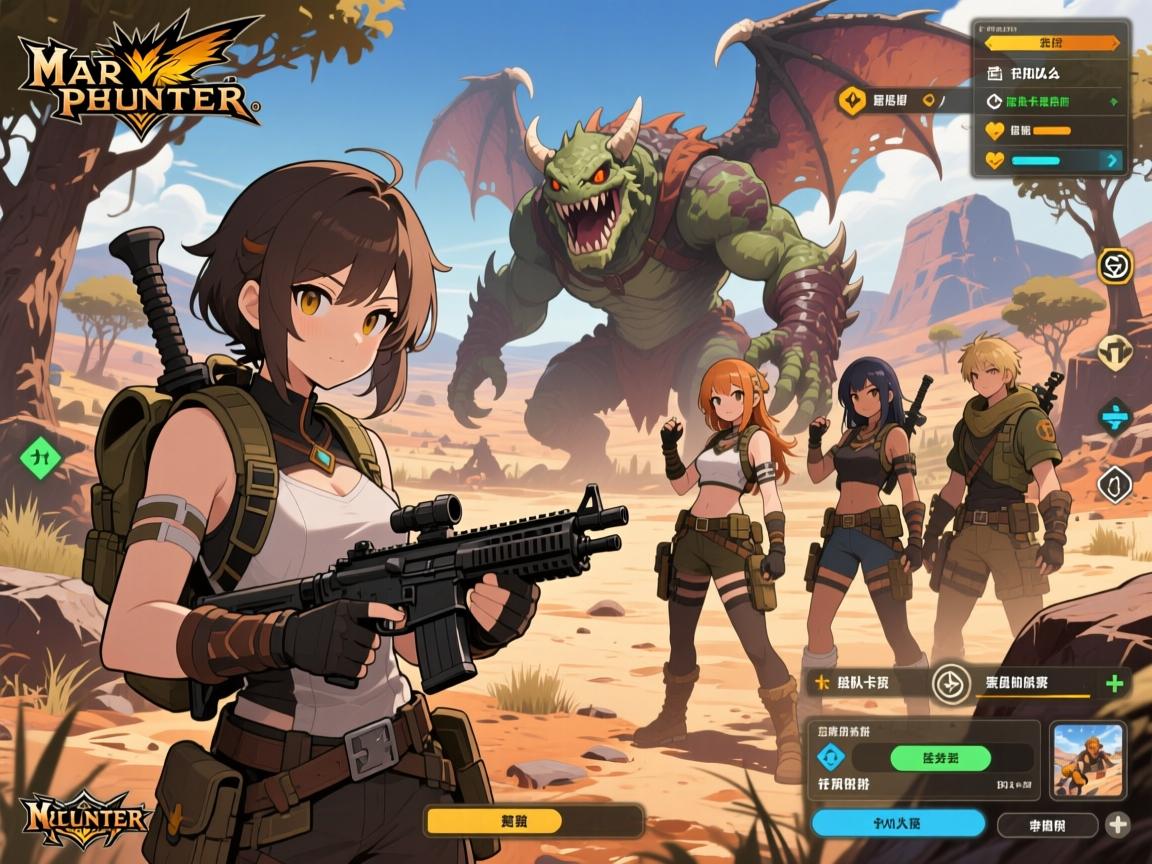Click the dark outlined button beside the blue one

click(1047, 825)
